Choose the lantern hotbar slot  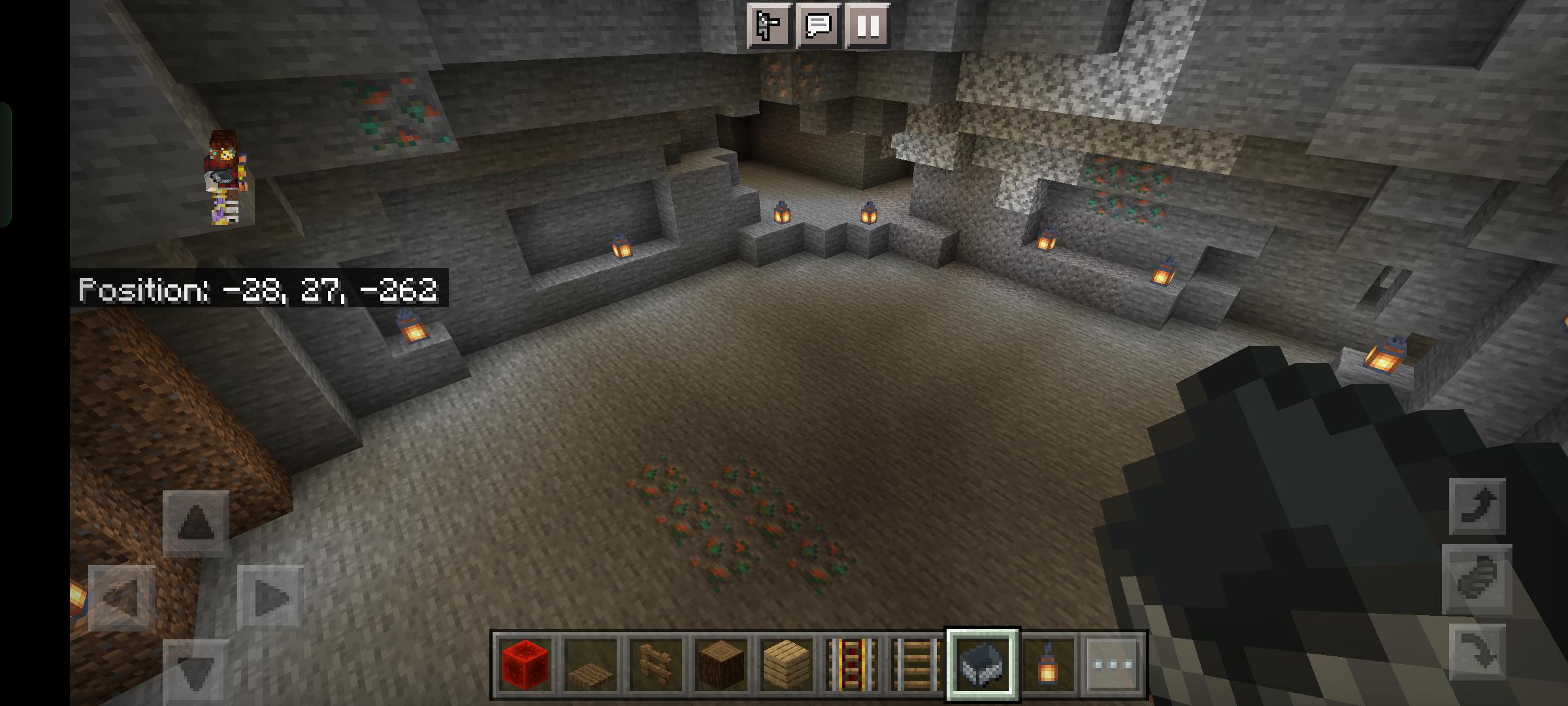1048,665
